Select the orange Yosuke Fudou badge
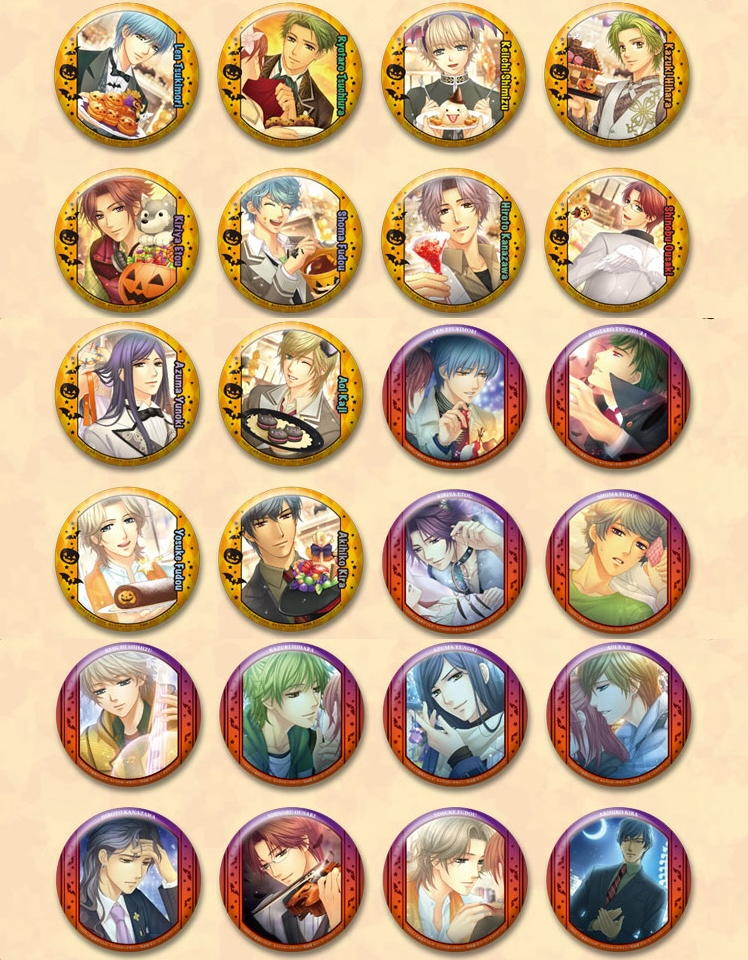 click(126, 560)
